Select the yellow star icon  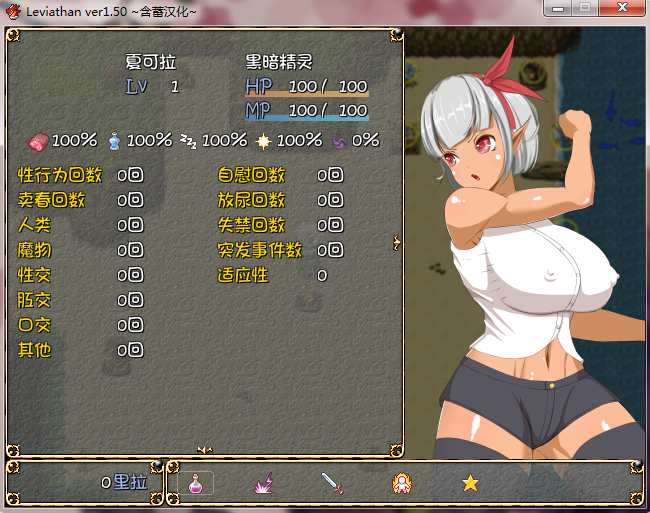pyautogui.click(x=470, y=483)
